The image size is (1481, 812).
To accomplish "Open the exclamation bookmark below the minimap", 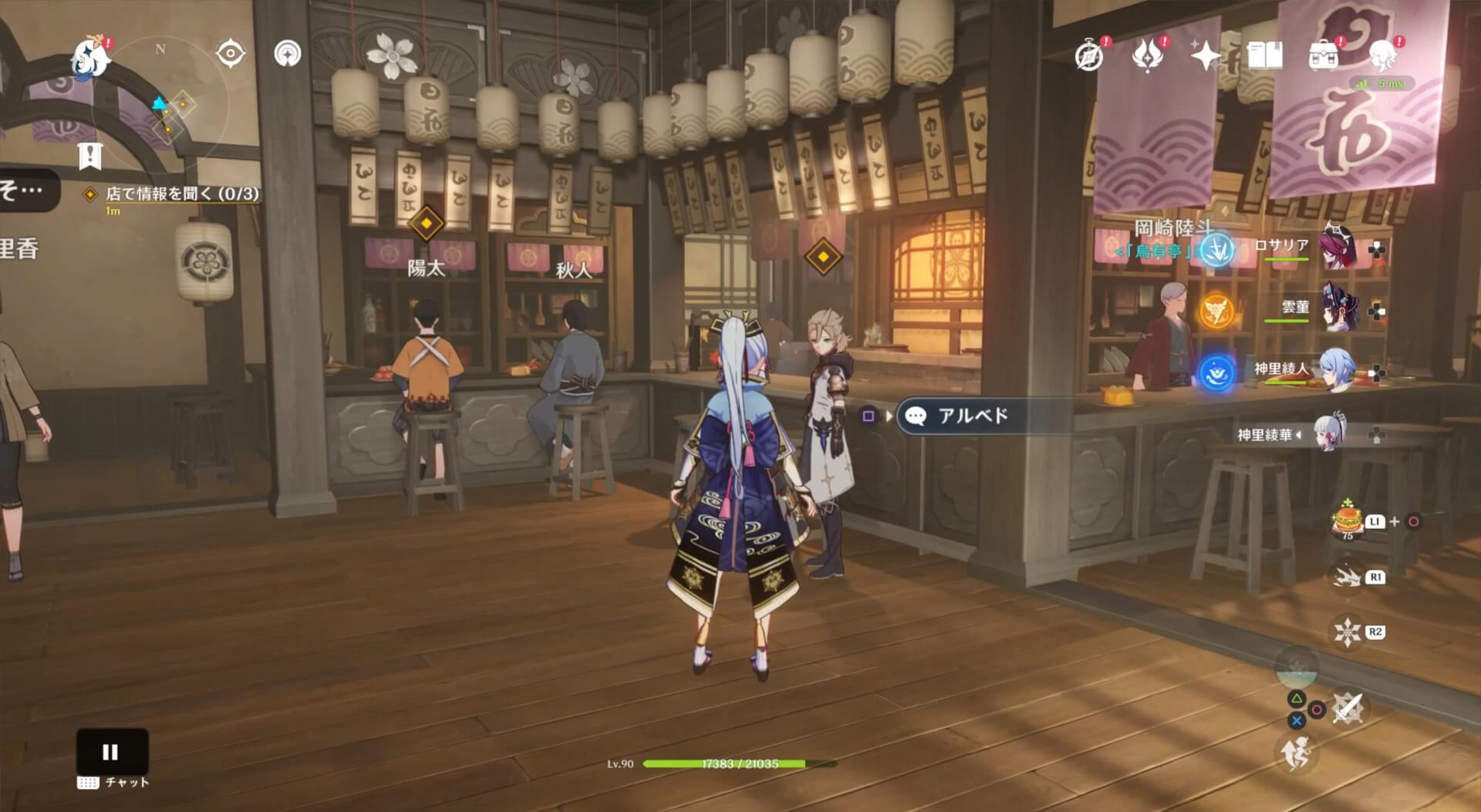I will (x=92, y=157).
